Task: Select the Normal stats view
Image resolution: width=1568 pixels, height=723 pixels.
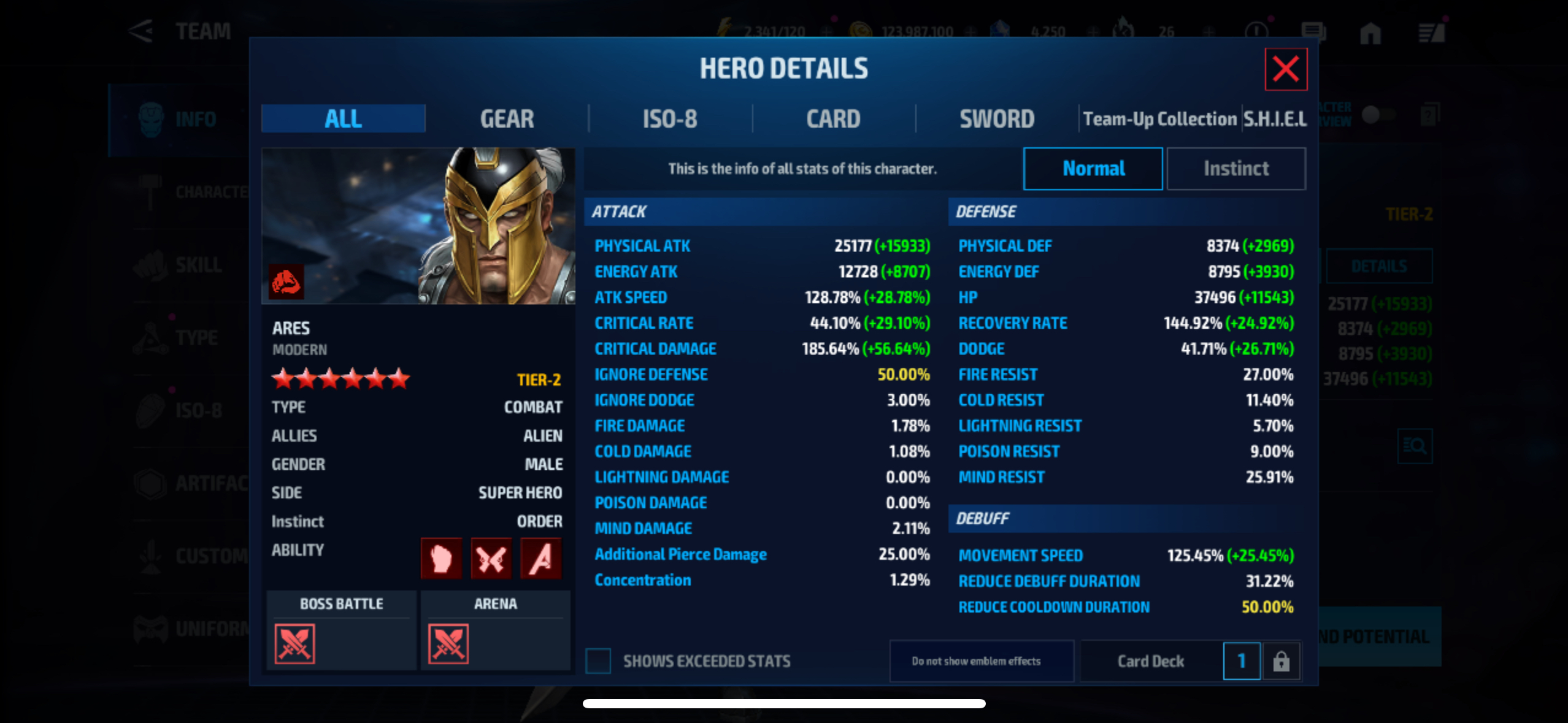Action: click(1093, 169)
